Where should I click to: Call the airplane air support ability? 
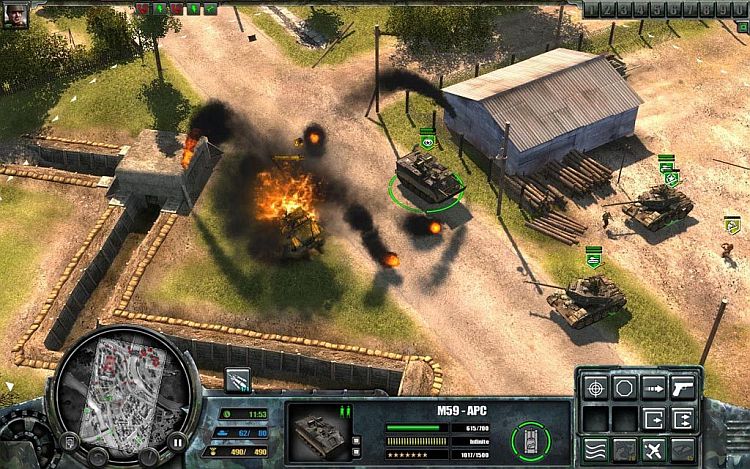(x=654, y=448)
